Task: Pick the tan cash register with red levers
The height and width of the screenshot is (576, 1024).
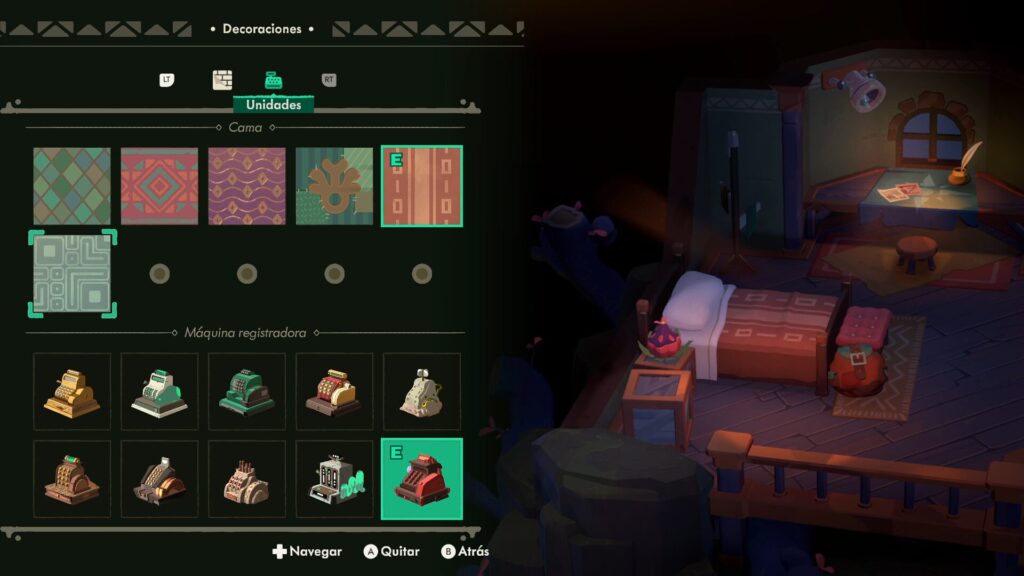Action: click(x=247, y=480)
